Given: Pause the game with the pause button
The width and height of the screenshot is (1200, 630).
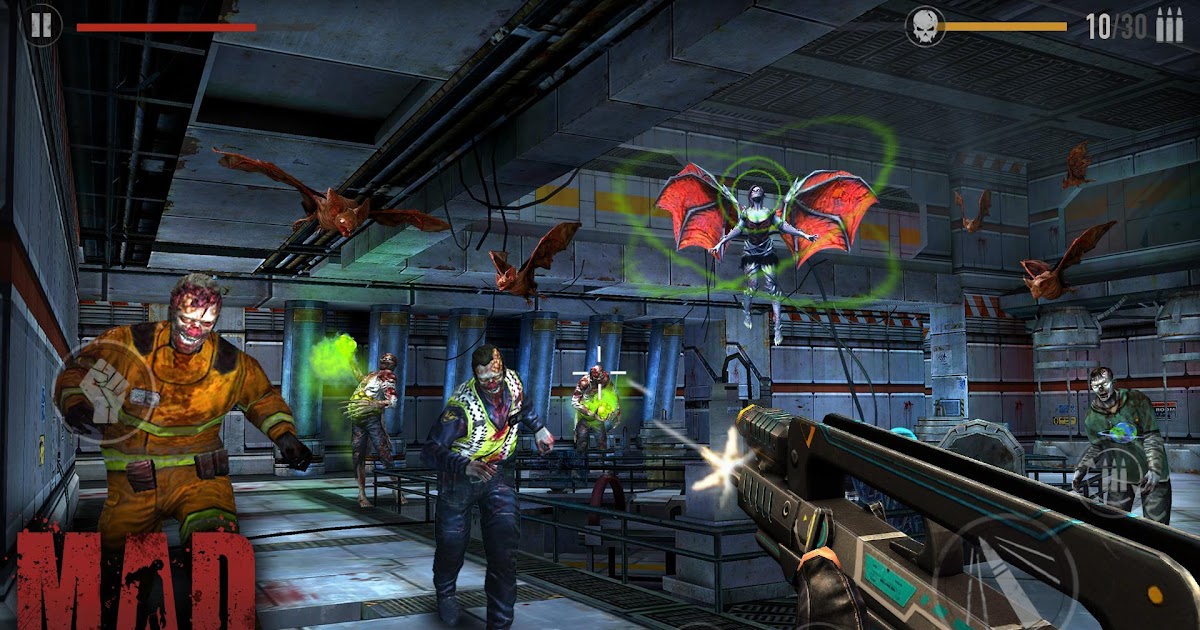Looking at the screenshot, I should coord(41,25).
